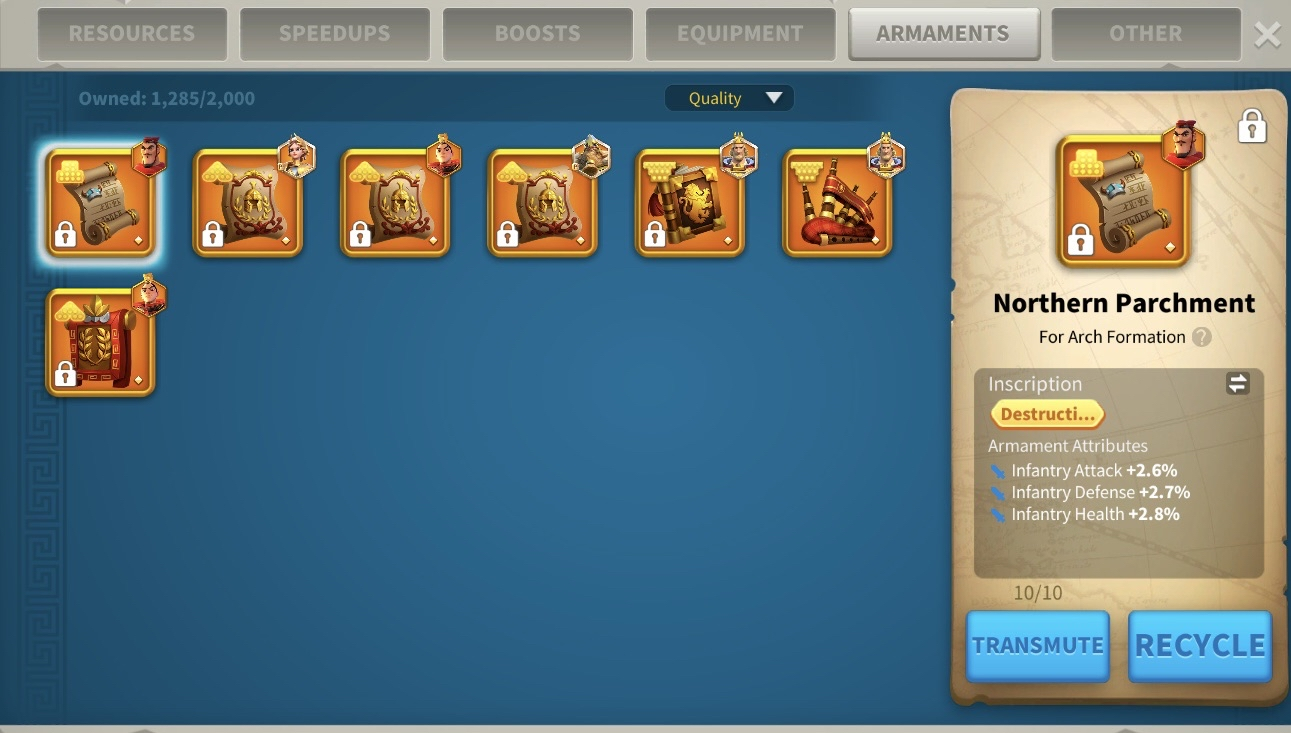The height and width of the screenshot is (733, 1291).
Task: Switch to the Resources tab
Action: (132, 34)
